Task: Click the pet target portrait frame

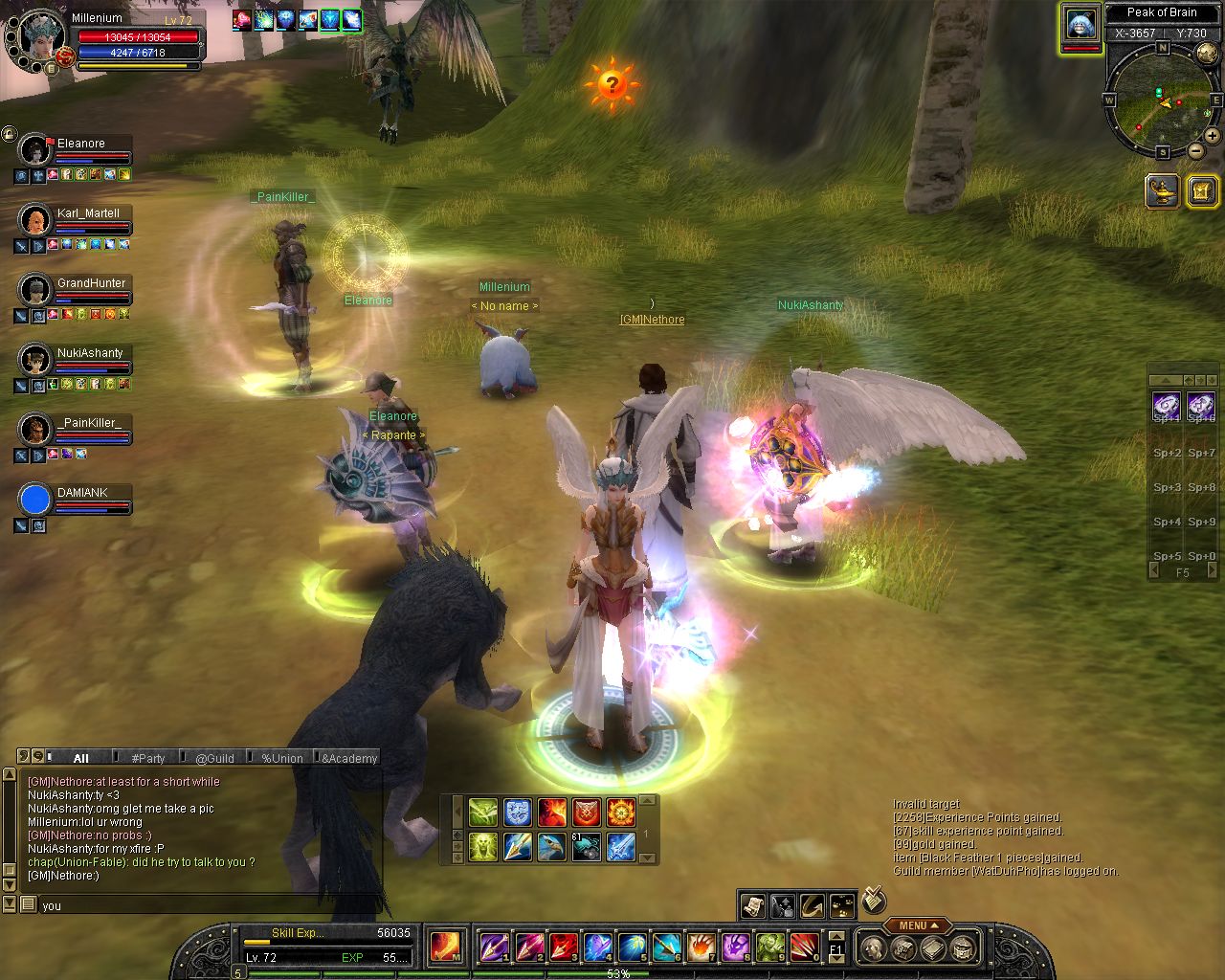Action: tap(1080, 25)
